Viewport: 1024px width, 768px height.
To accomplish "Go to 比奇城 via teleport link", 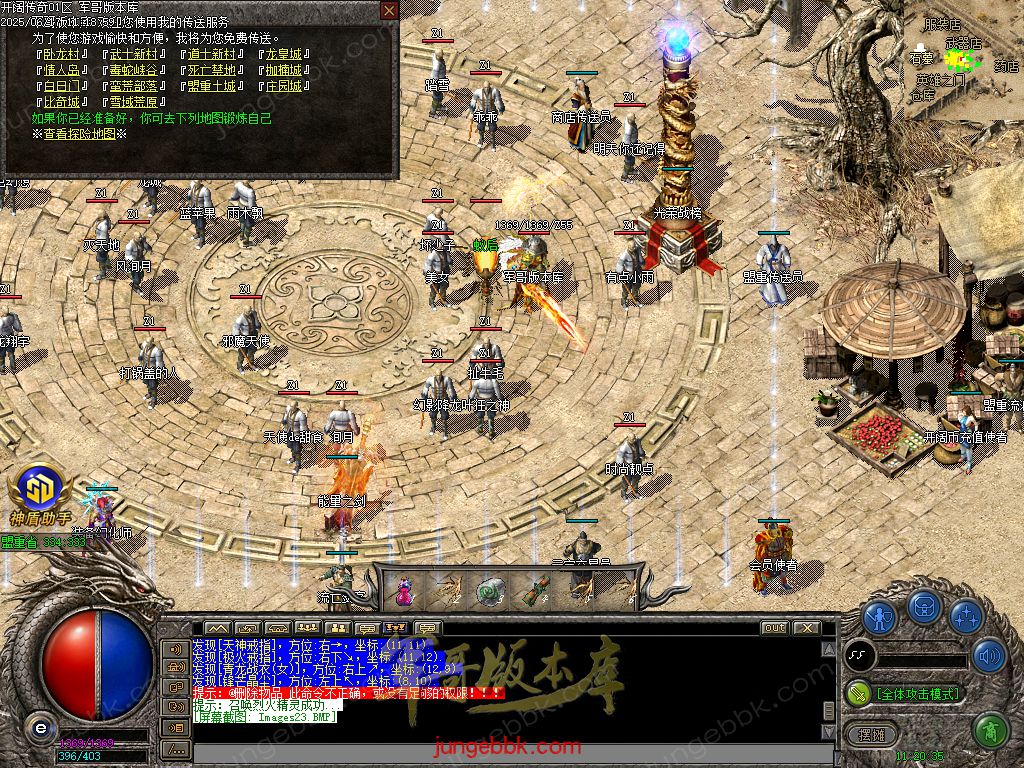I will coord(62,102).
